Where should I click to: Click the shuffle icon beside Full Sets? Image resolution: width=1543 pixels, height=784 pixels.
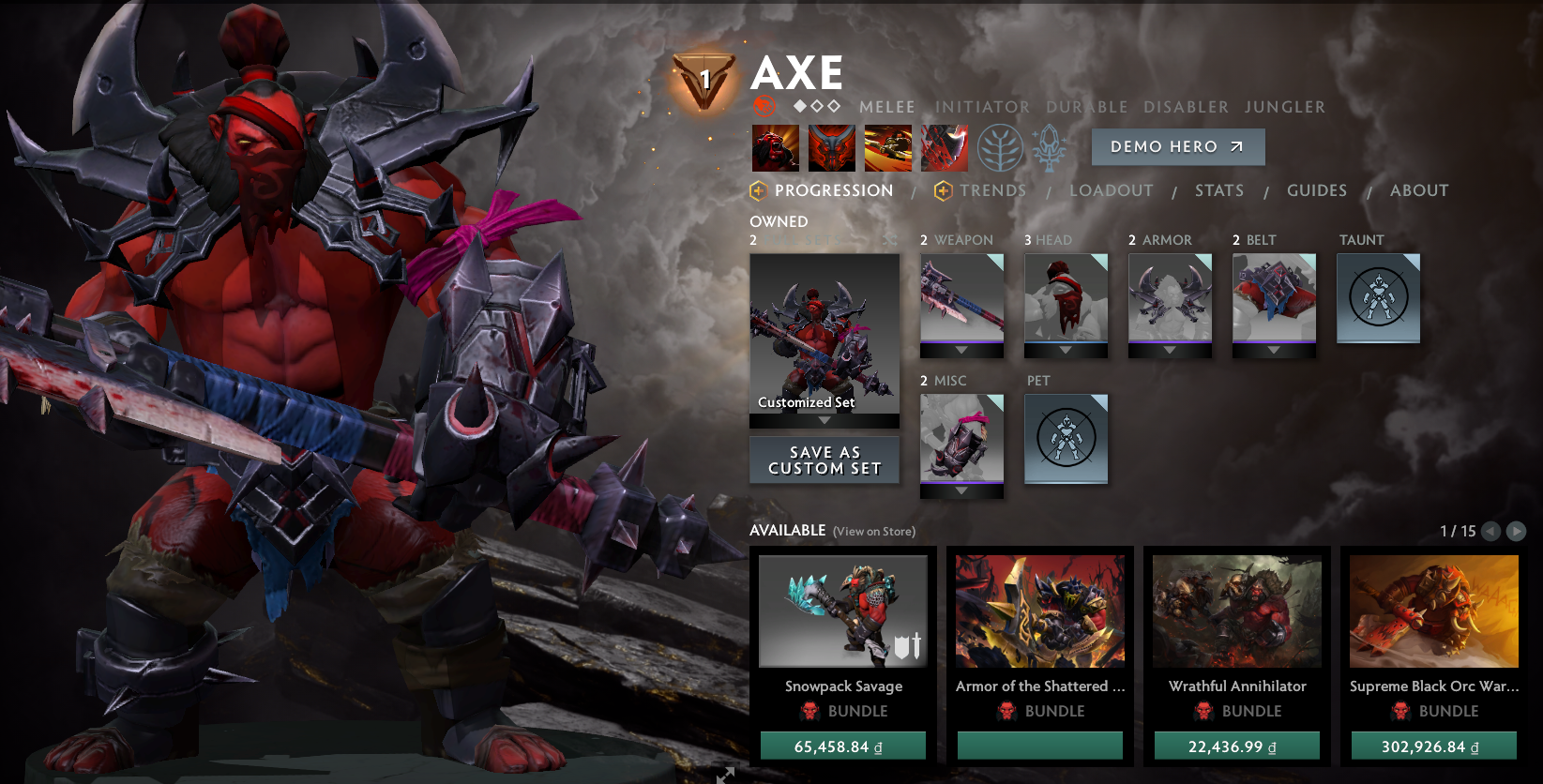tap(889, 240)
